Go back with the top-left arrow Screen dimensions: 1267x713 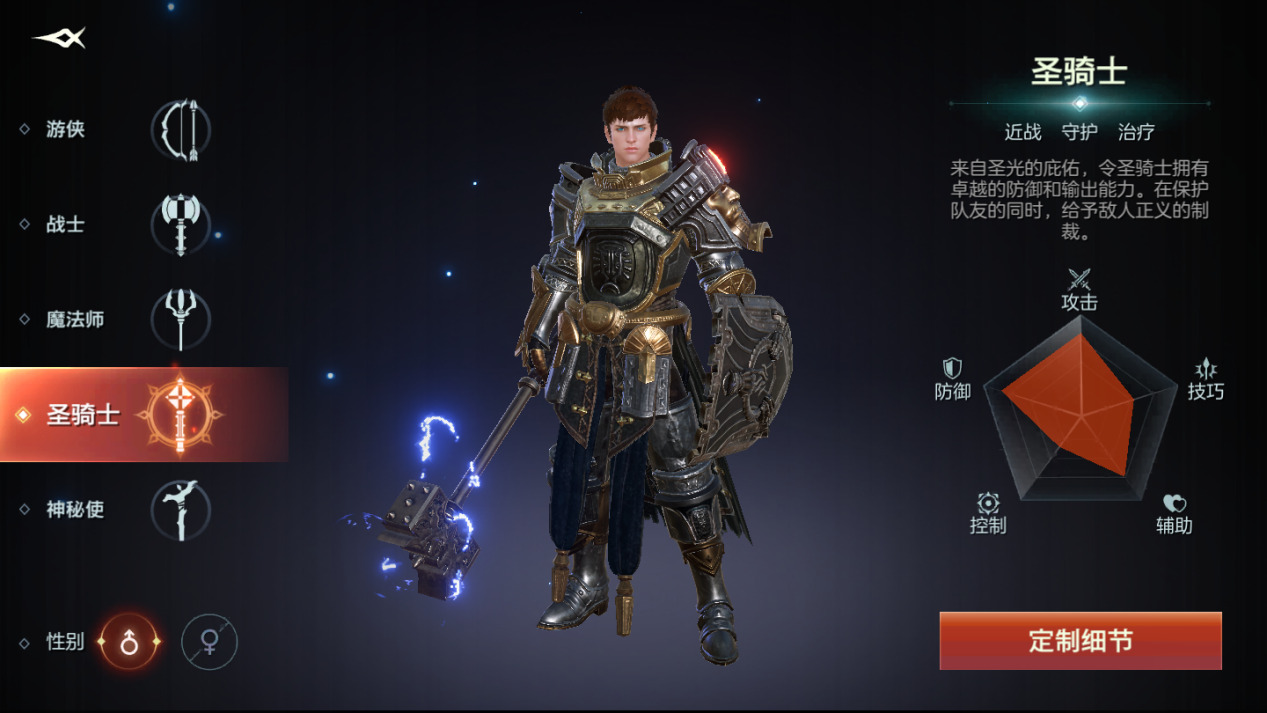[x=60, y=38]
